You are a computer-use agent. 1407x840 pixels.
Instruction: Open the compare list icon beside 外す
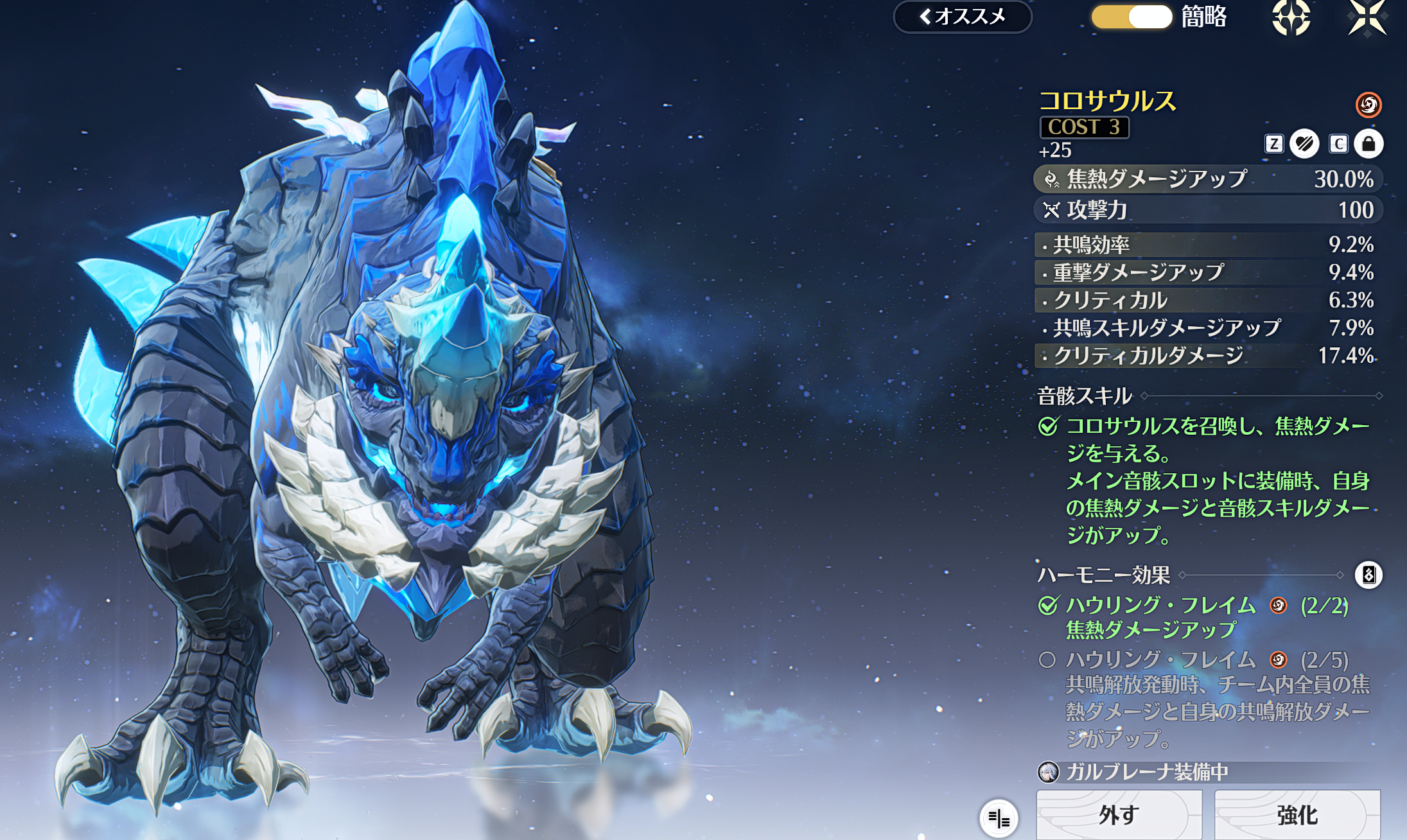click(x=999, y=818)
